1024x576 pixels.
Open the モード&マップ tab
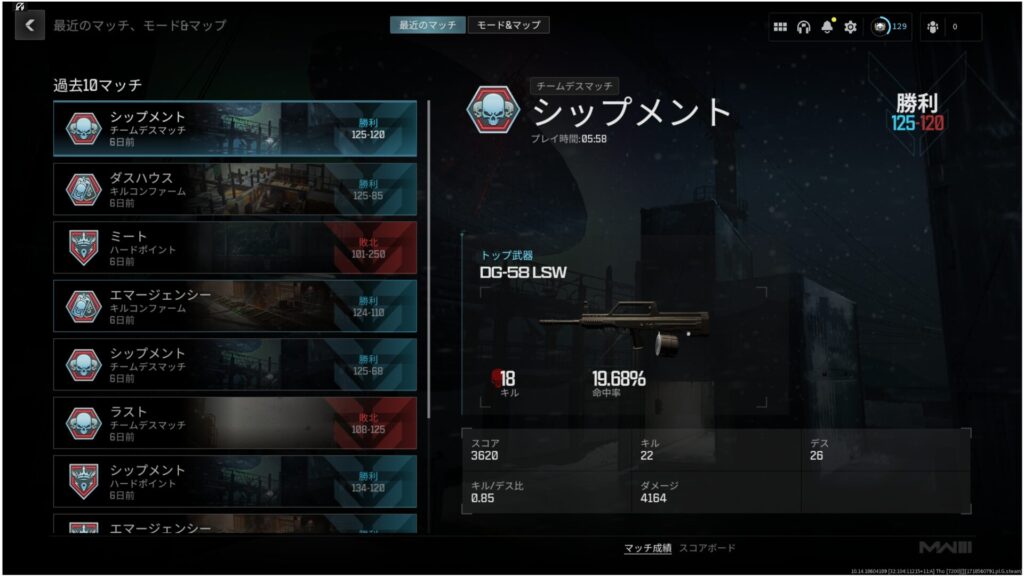(508, 25)
